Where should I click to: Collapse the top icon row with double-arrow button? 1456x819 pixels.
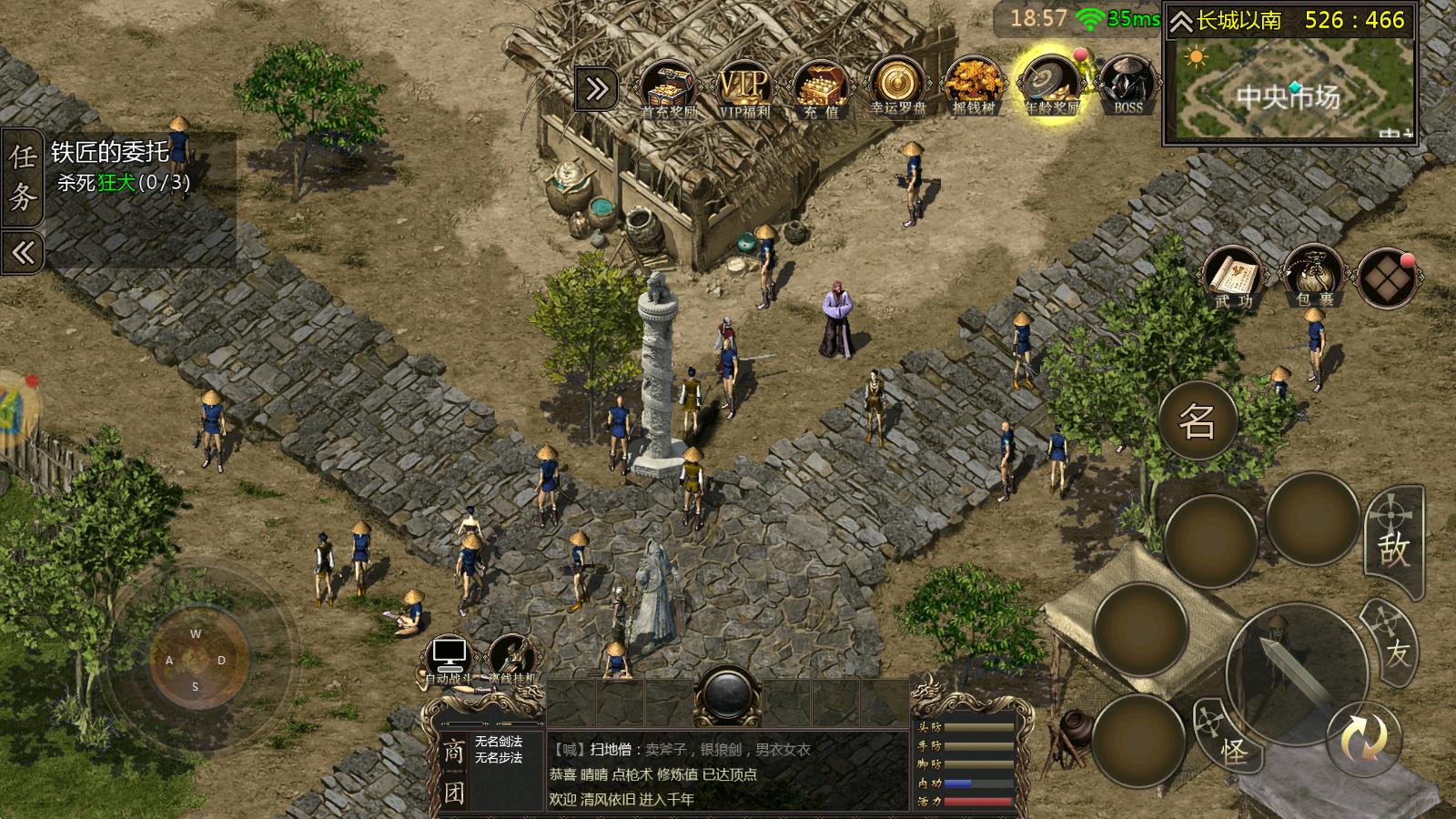click(597, 89)
